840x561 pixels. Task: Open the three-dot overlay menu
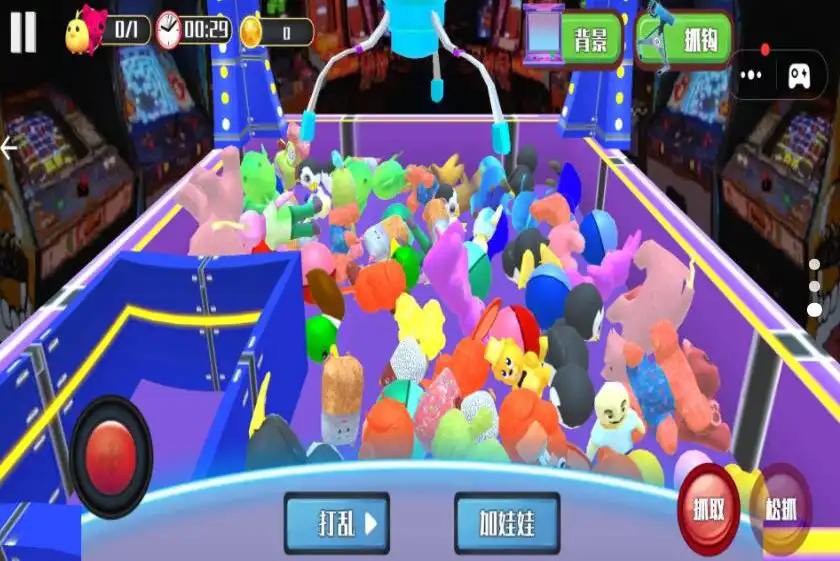pyautogui.click(x=752, y=74)
